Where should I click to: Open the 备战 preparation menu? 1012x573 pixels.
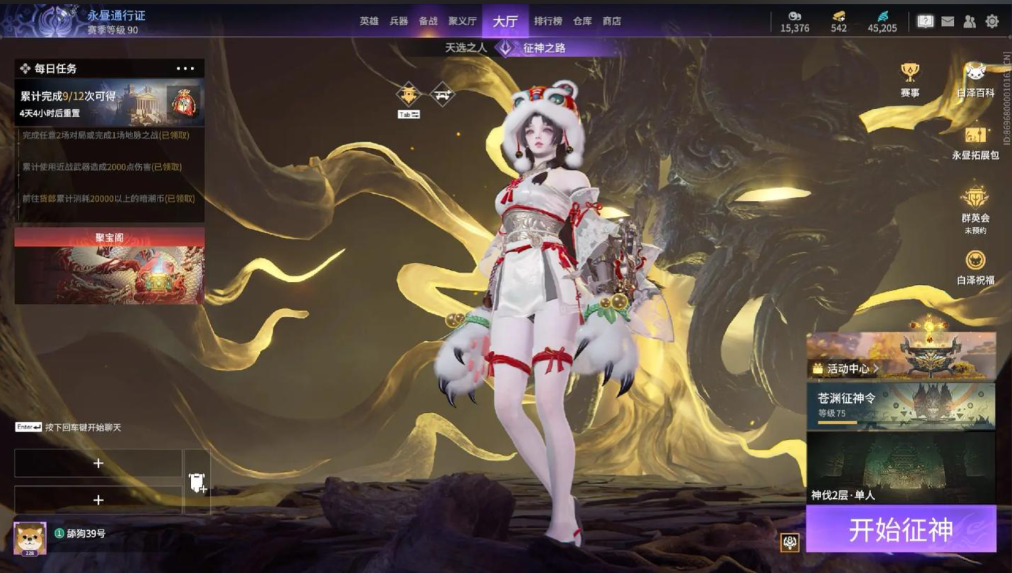click(x=428, y=21)
